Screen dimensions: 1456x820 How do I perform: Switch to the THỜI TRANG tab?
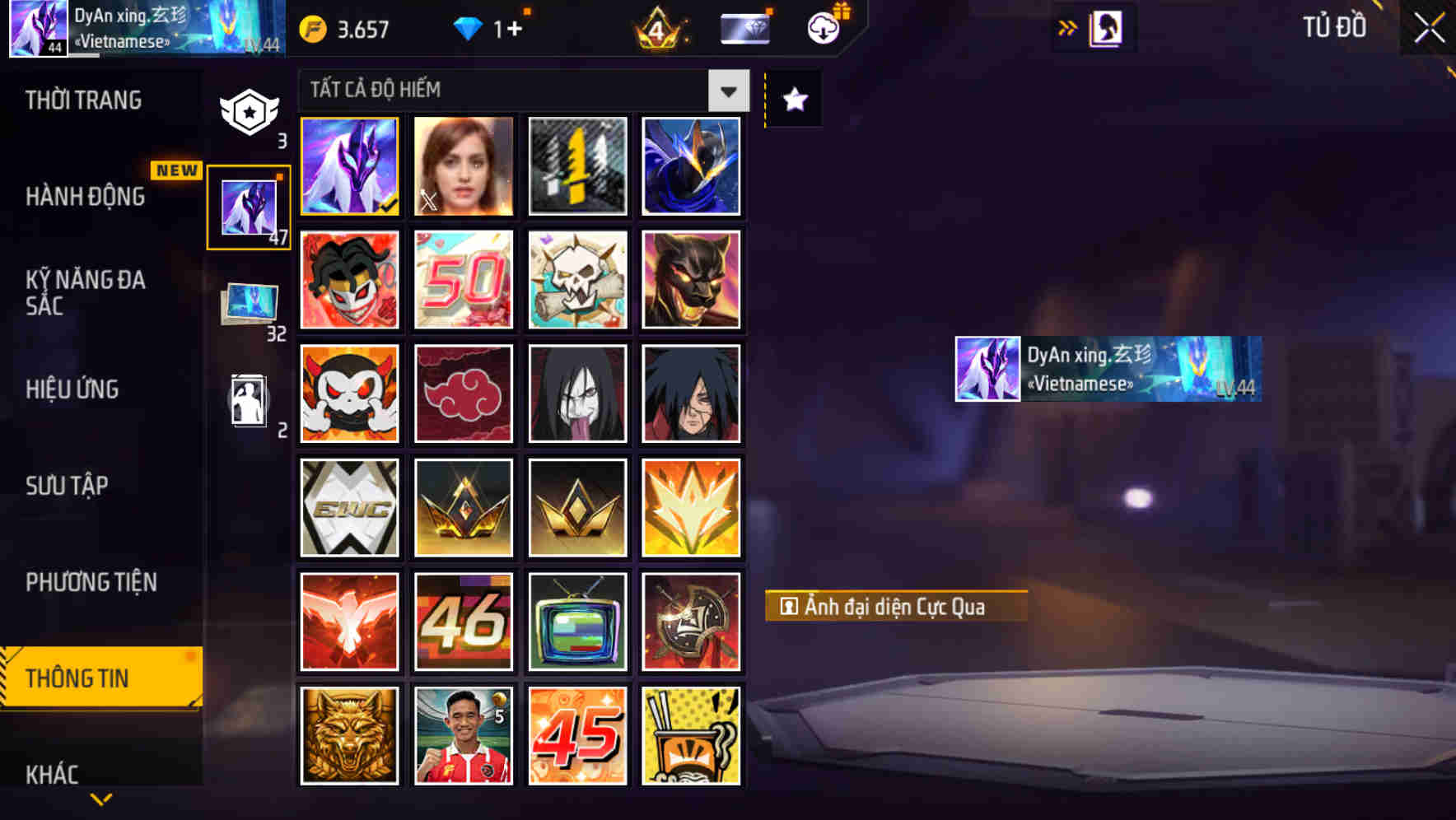pos(85,100)
